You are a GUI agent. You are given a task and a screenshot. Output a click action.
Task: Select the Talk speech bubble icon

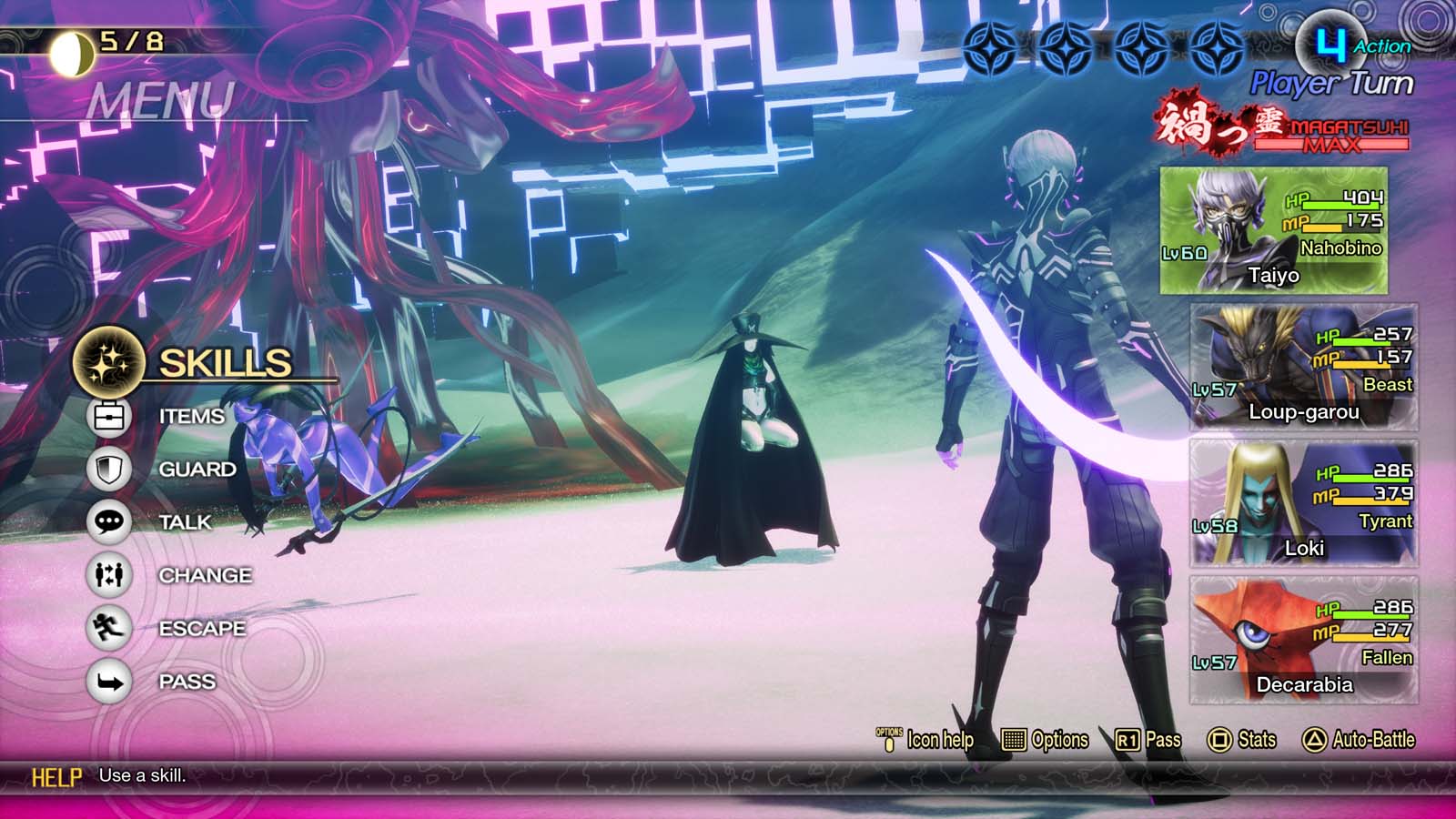(108, 521)
